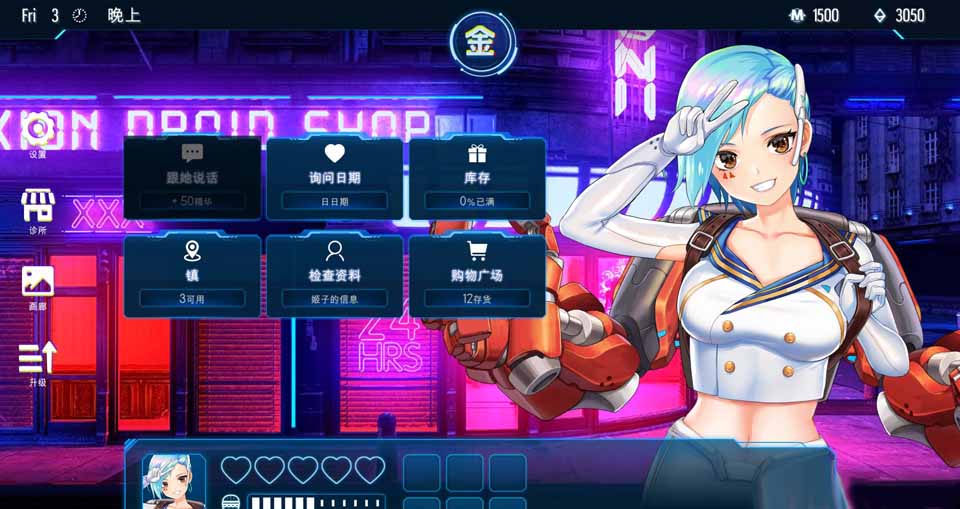This screenshot has width=960, height=509.
Task: Select the 镇 town locations tile
Action: coord(192,275)
